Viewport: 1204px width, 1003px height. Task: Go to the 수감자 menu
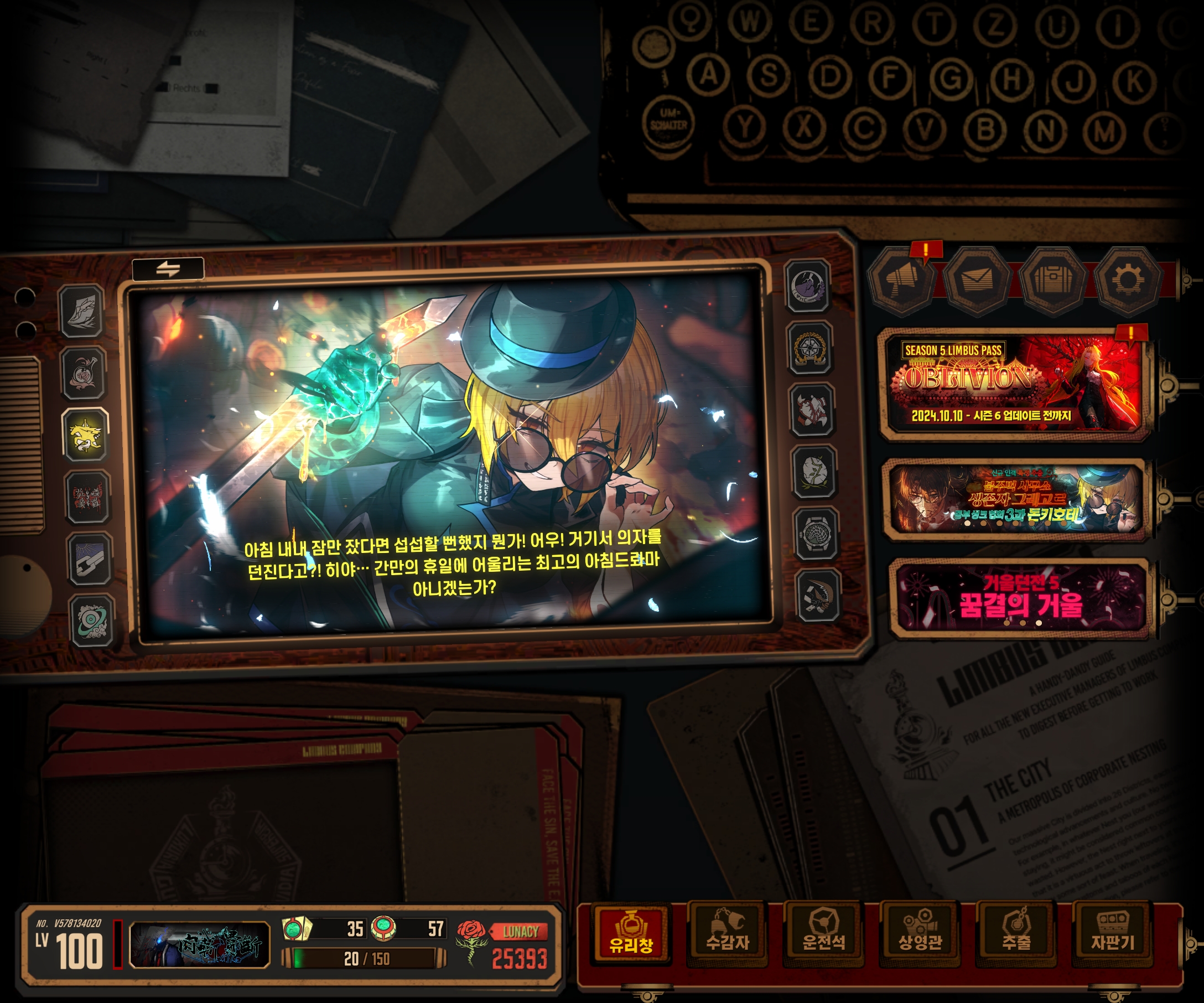(727, 935)
